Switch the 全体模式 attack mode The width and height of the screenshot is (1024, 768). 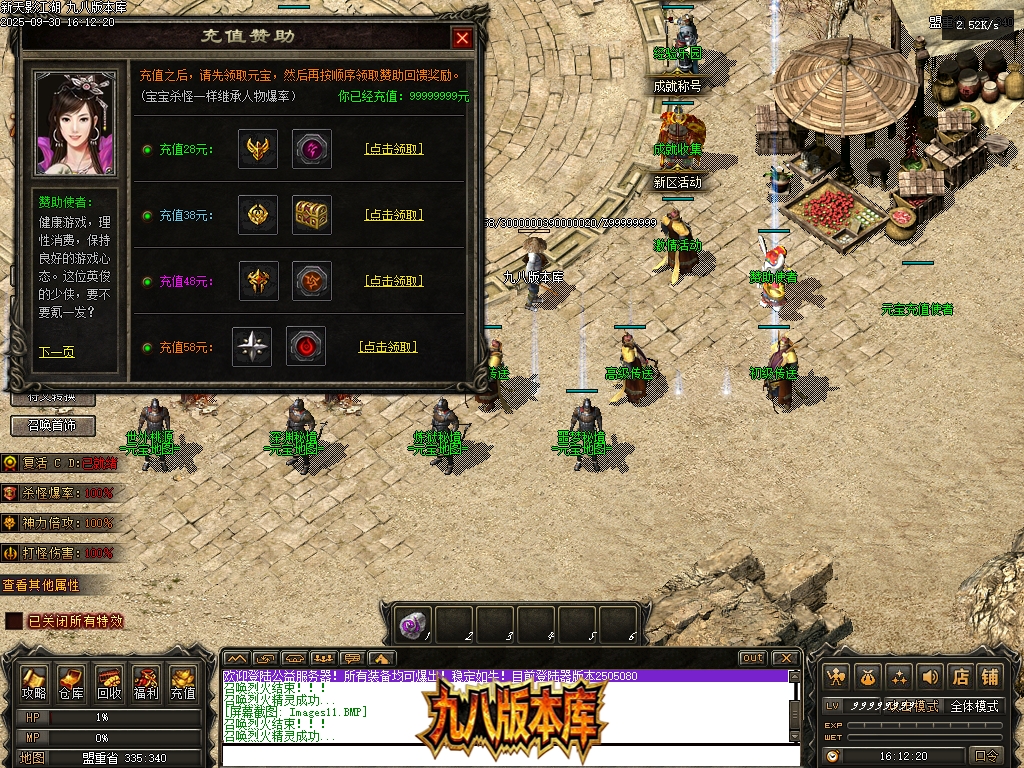974,706
